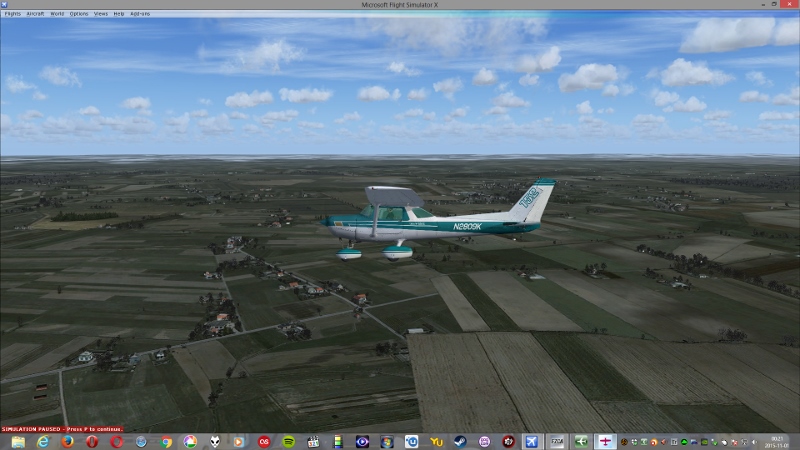Open the Help menu
Viewport: 800px width, 450px height.
pyautogui.click(x=119, y=14)
